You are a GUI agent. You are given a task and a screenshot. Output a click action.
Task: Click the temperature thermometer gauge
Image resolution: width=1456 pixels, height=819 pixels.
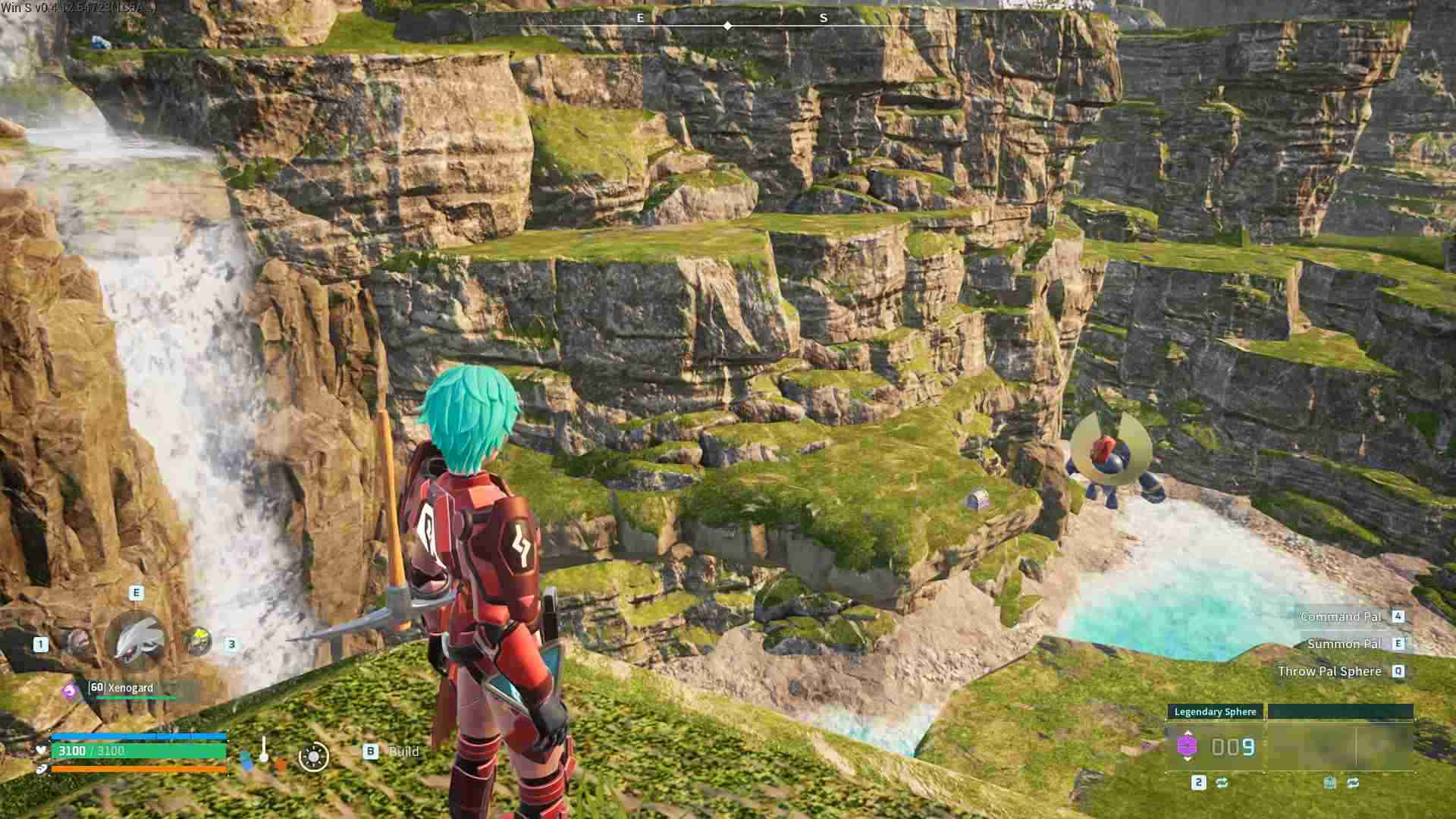point(263,749)
